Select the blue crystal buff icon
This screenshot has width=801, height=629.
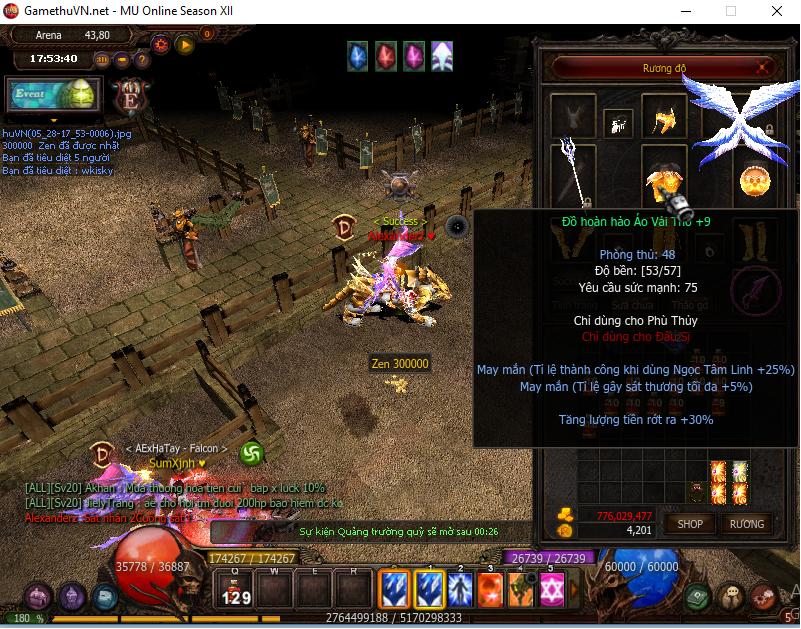[x=357, y=58]
